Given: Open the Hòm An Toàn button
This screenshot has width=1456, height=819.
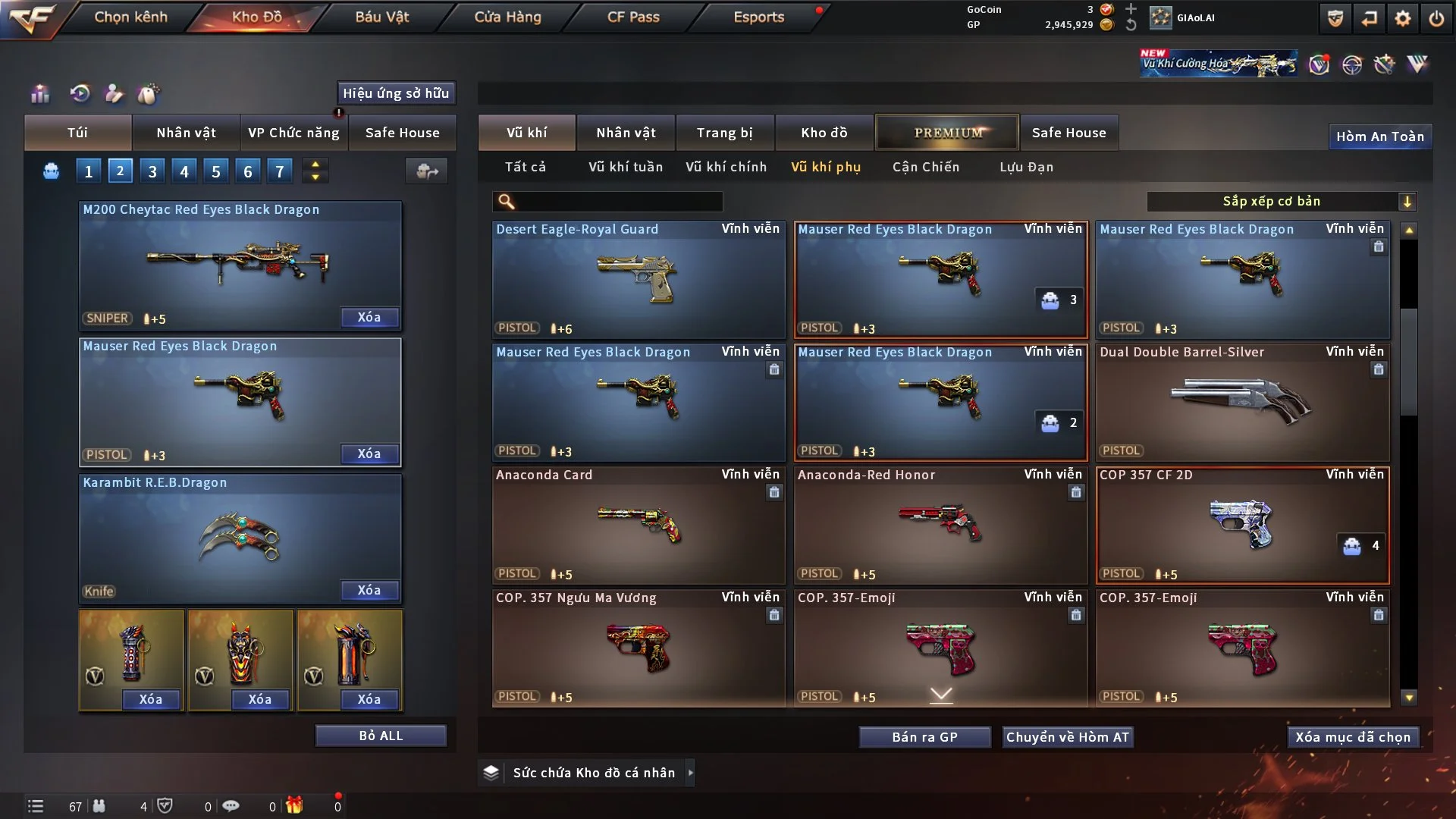Looking at the screenshot, I should 1380,136.
